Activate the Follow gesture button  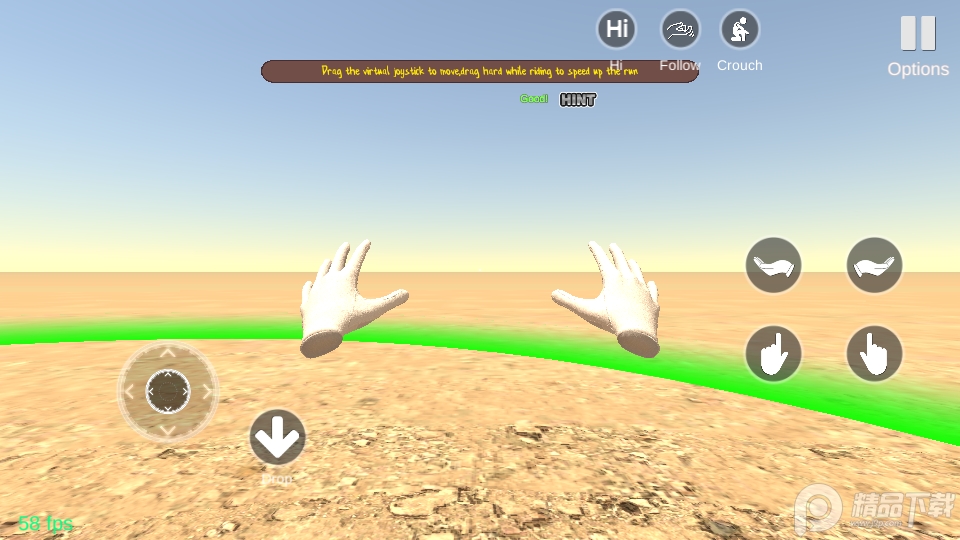coord(680,29)
